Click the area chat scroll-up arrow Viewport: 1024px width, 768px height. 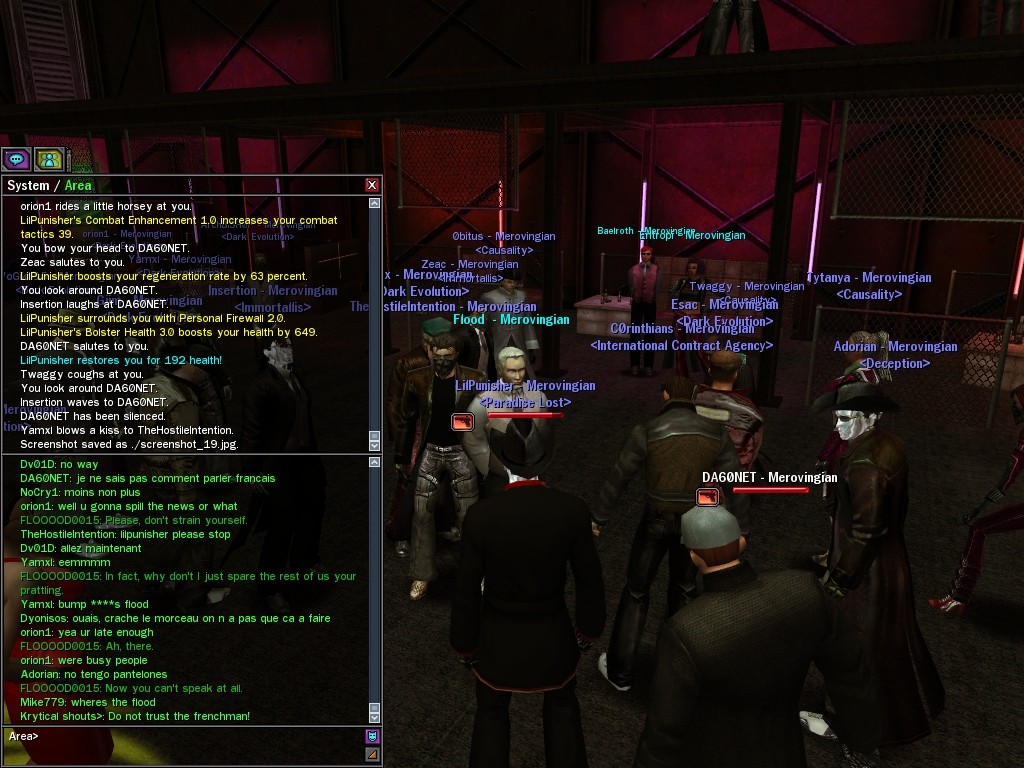click(375, 463)
